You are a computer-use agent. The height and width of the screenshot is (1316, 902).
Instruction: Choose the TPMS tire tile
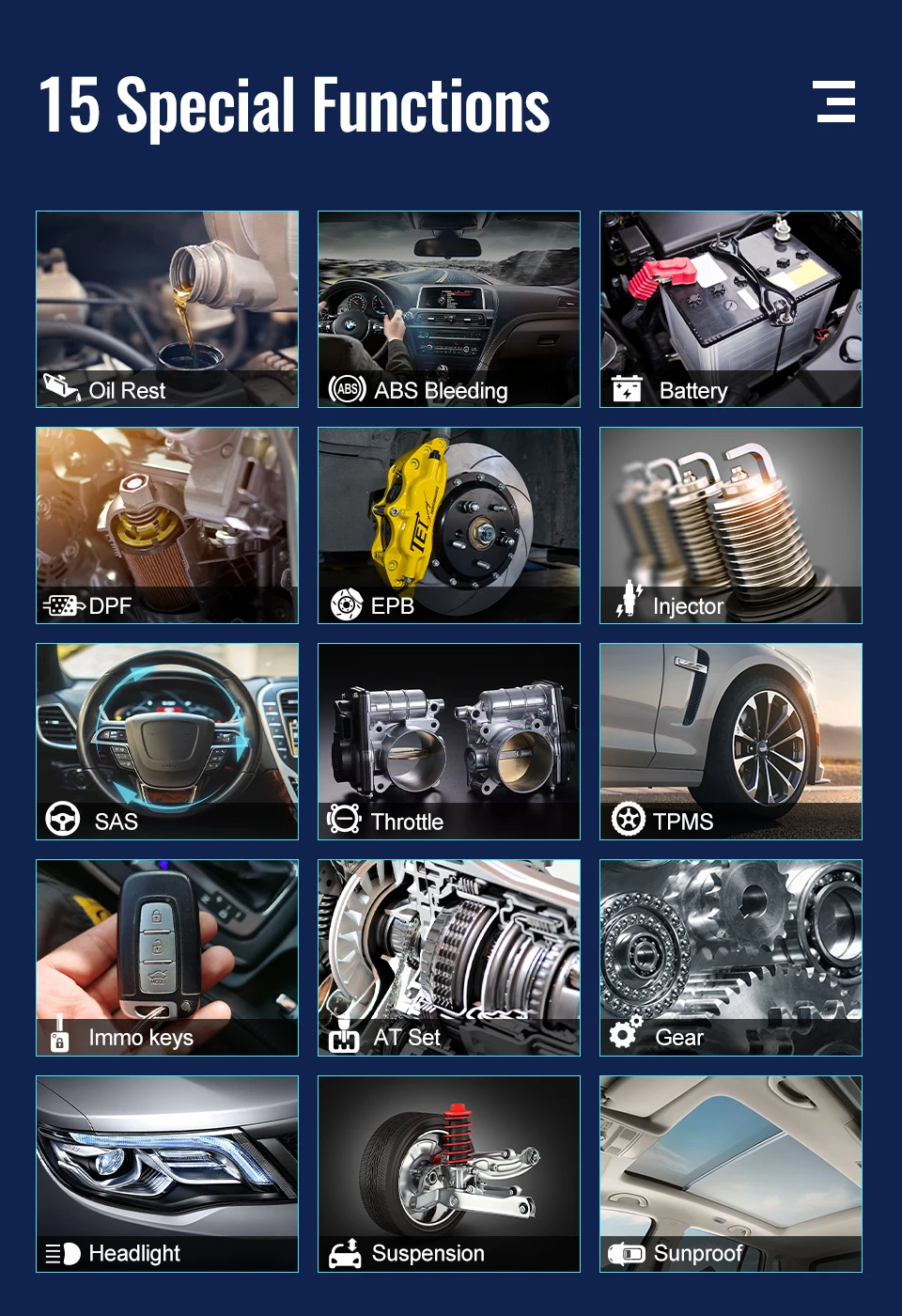pos(731,742)
